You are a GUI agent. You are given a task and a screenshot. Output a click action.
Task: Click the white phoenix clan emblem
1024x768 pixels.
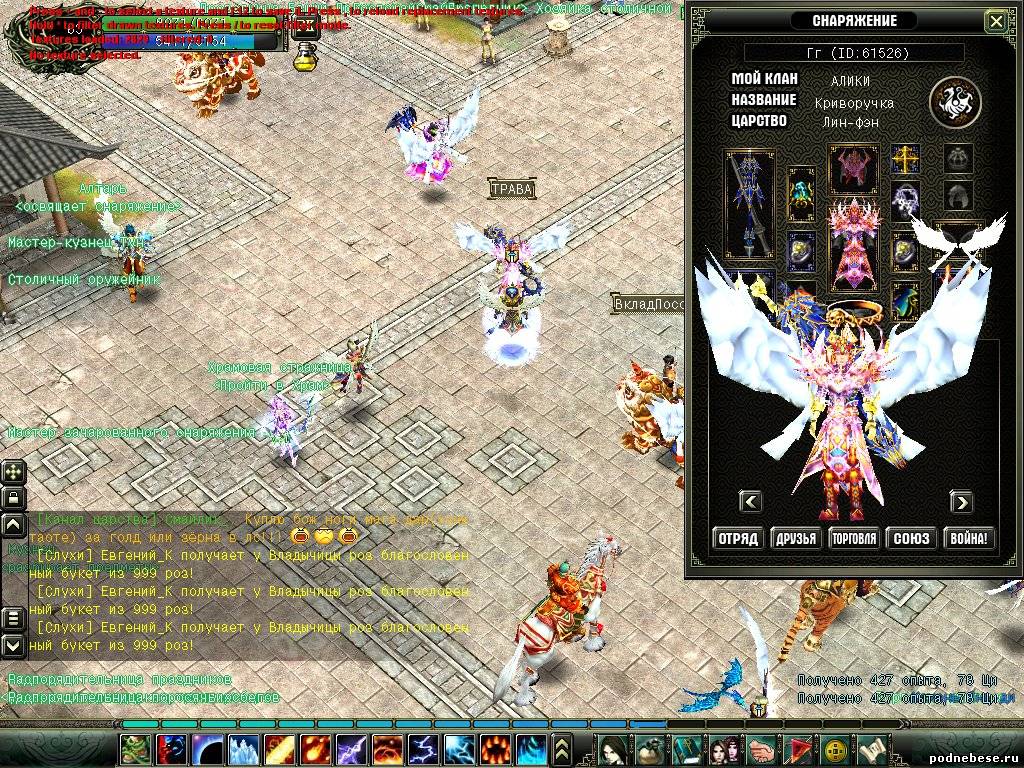pos(955,101)
